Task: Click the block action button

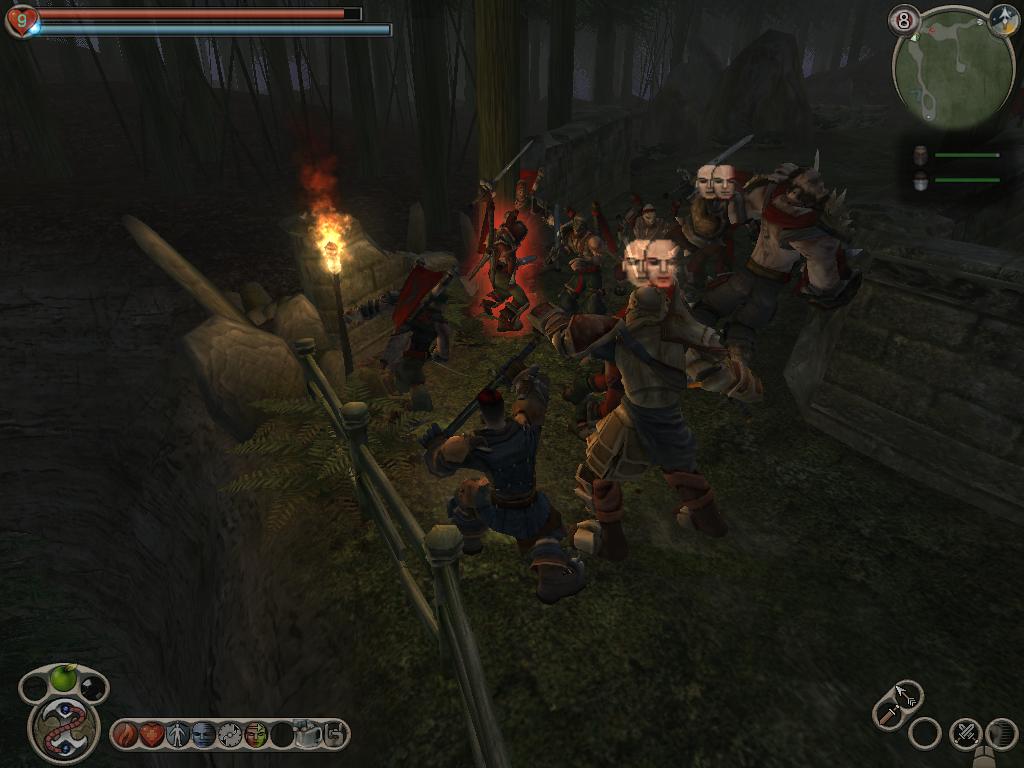Action: coord(1001,733)
